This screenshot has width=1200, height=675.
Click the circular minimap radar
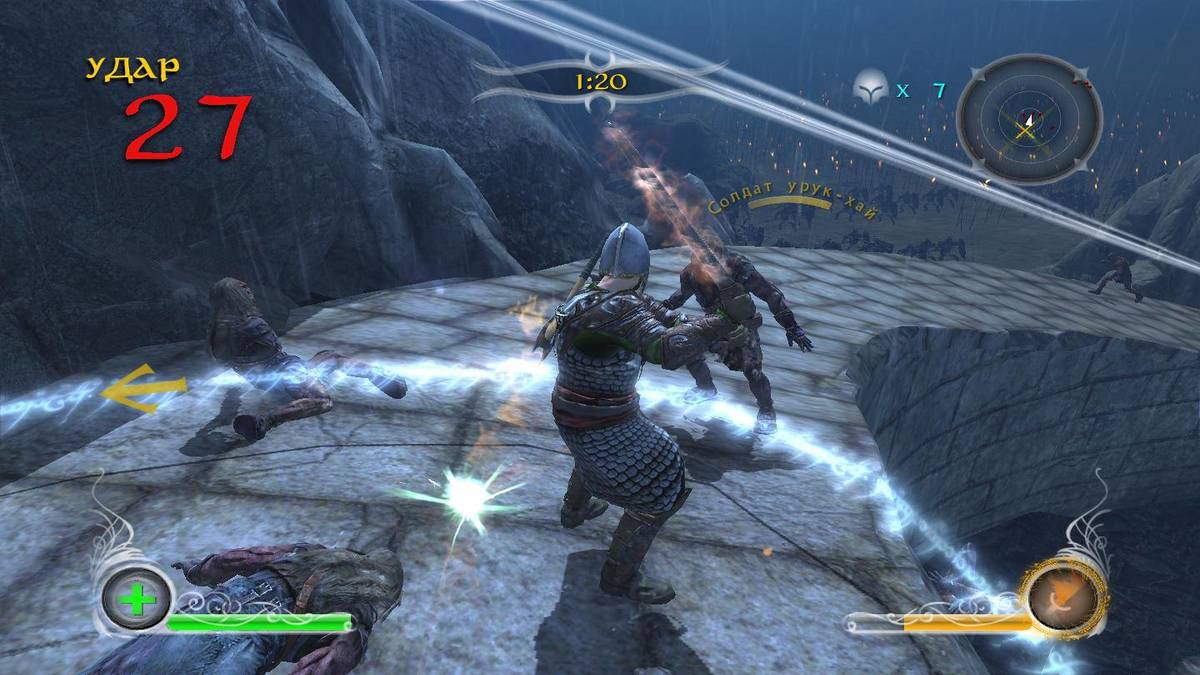pos(1028,121)
